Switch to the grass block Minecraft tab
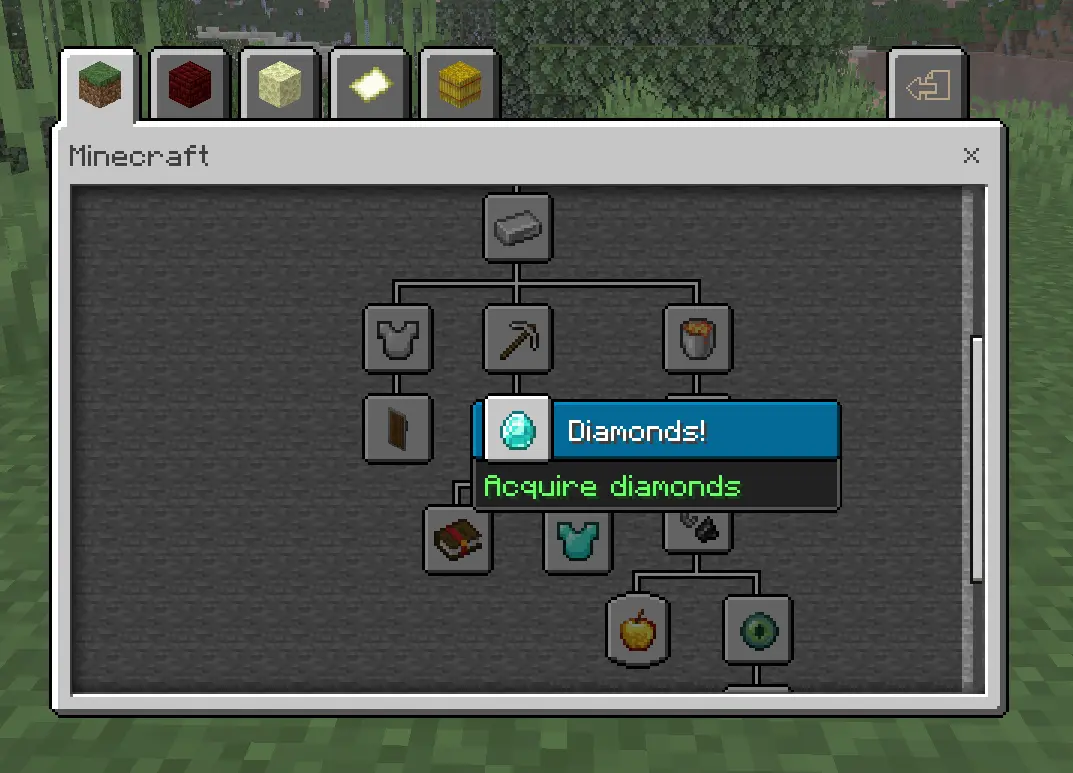 (x=98, y=86)
